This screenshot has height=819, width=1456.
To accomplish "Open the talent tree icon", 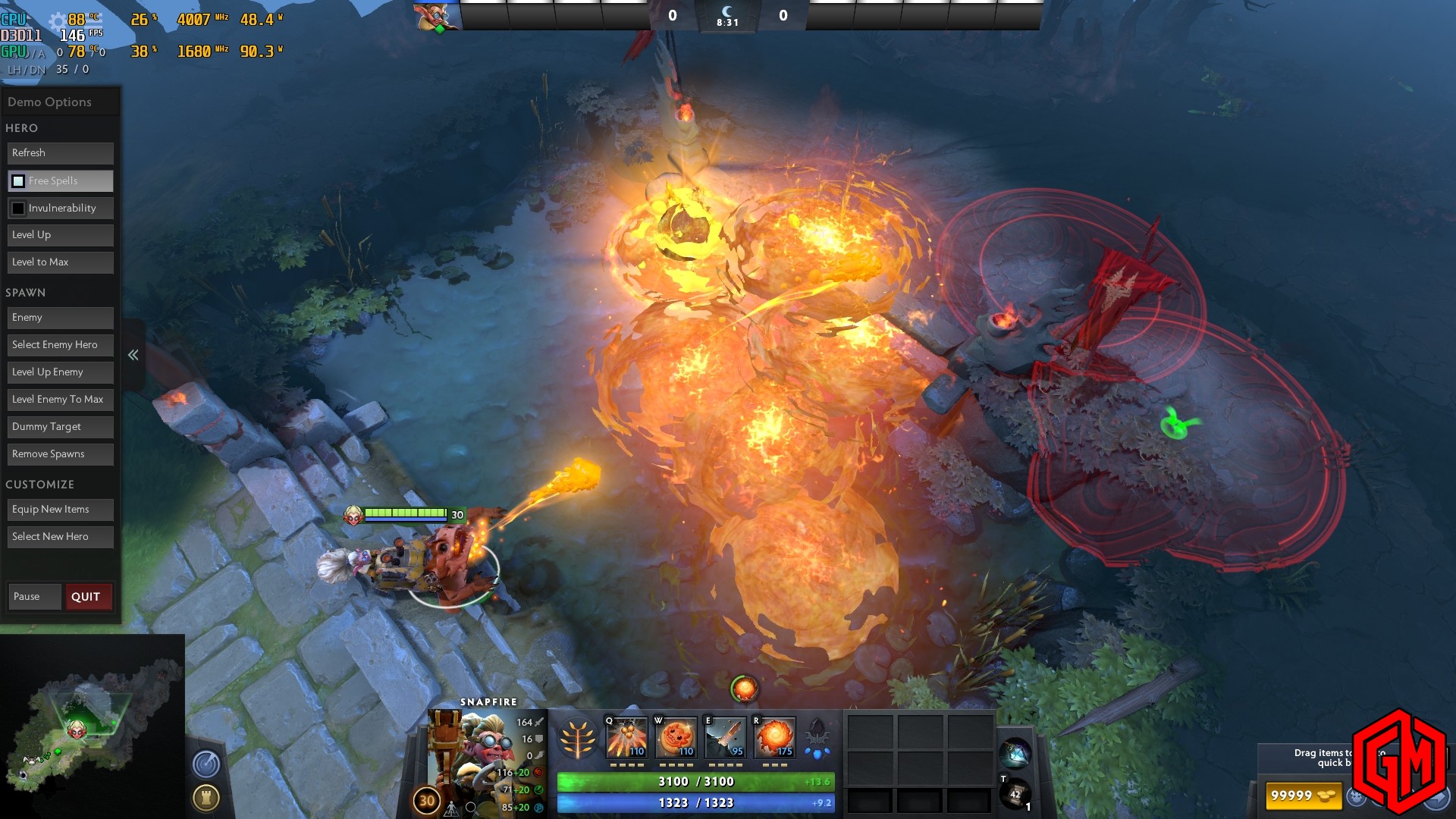I will click(577, 739).
